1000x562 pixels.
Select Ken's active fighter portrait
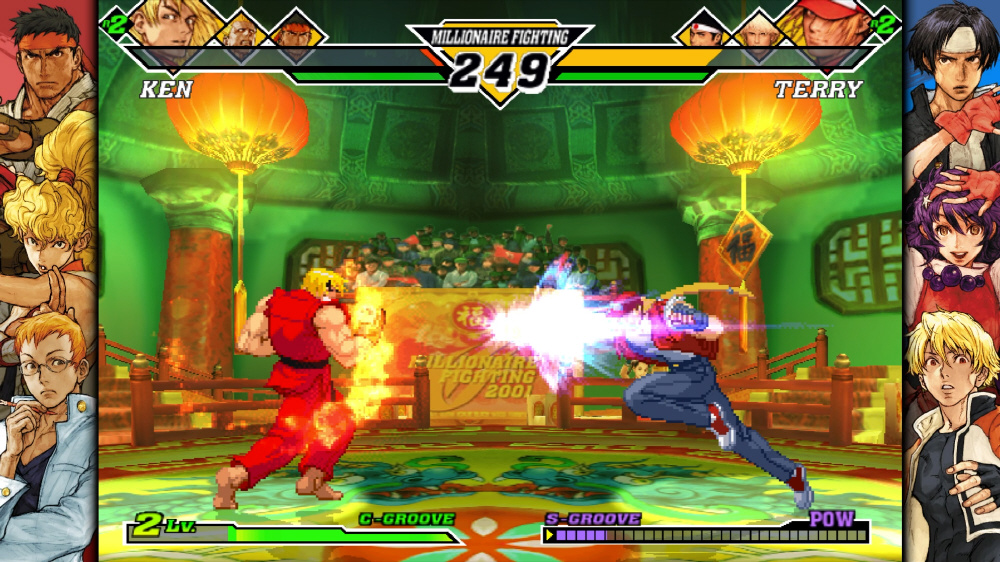coord(163,20)
